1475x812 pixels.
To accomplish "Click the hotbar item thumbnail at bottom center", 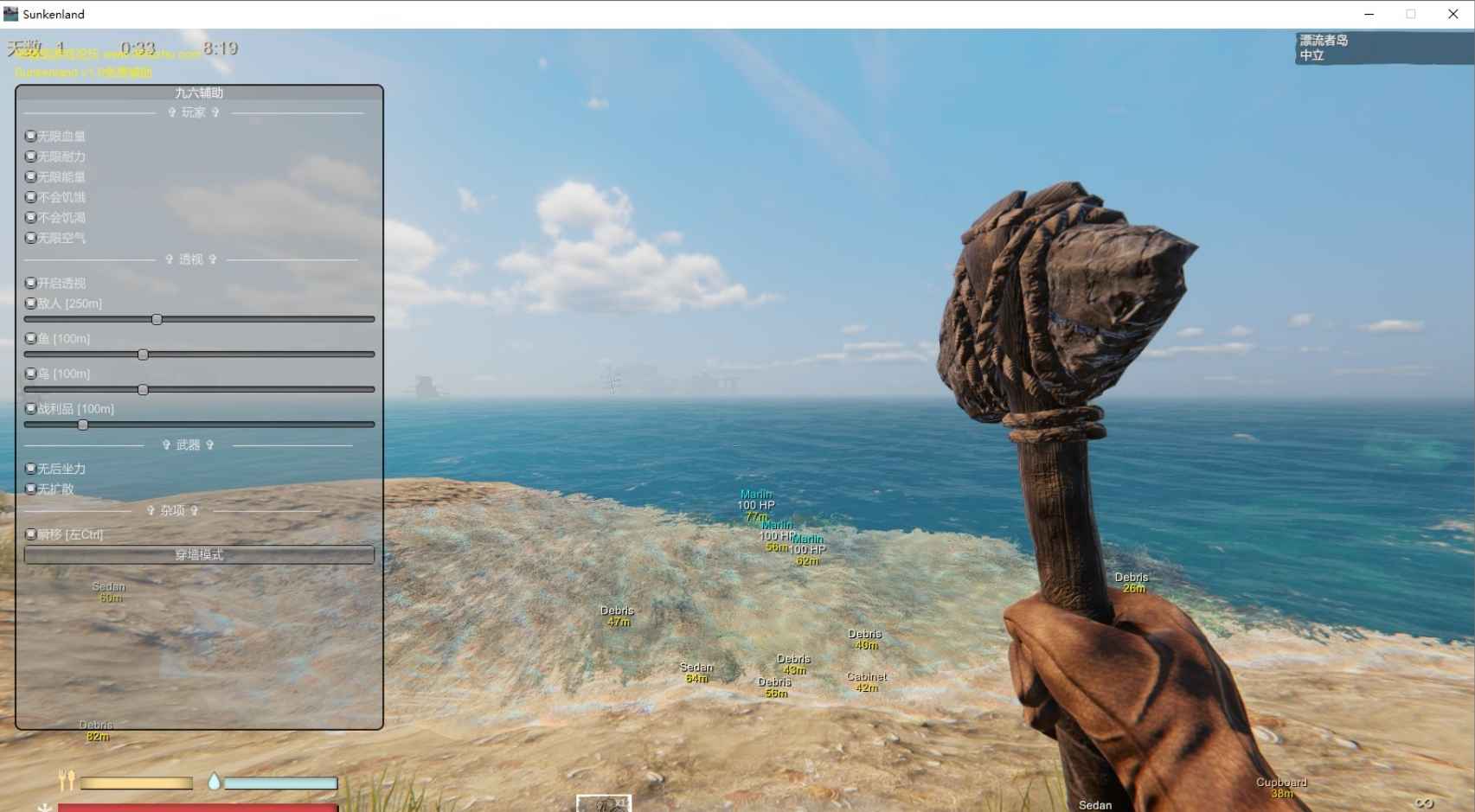I will point(605,805).
